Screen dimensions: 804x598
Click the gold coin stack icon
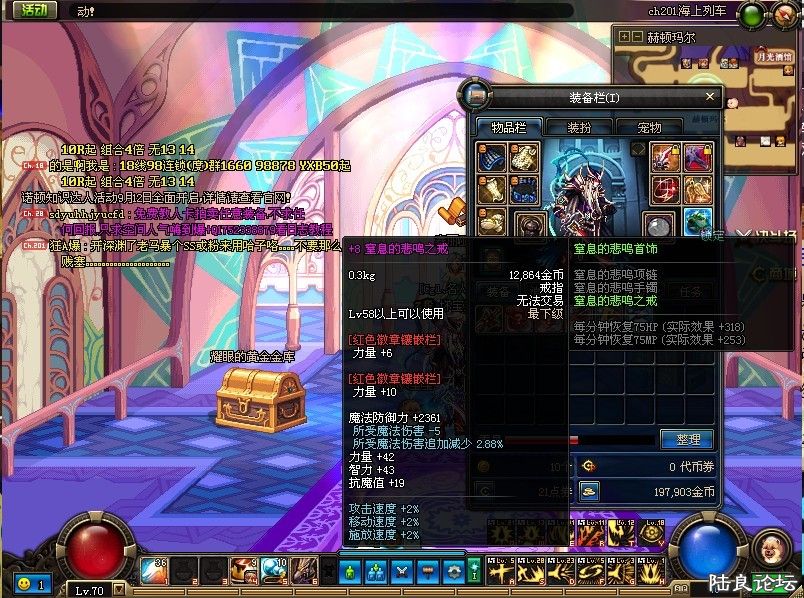589,490
